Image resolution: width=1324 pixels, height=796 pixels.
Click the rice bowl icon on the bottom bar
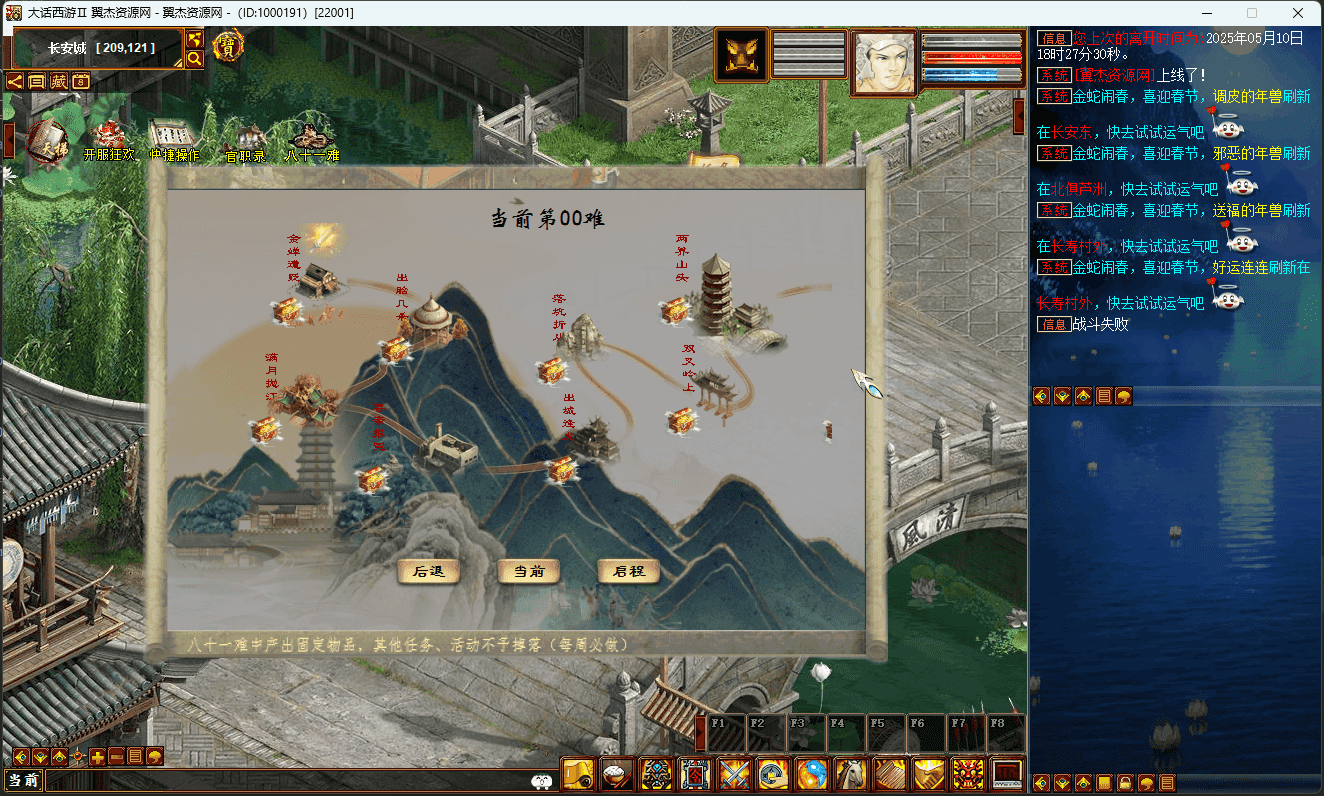tap(617, 774)
